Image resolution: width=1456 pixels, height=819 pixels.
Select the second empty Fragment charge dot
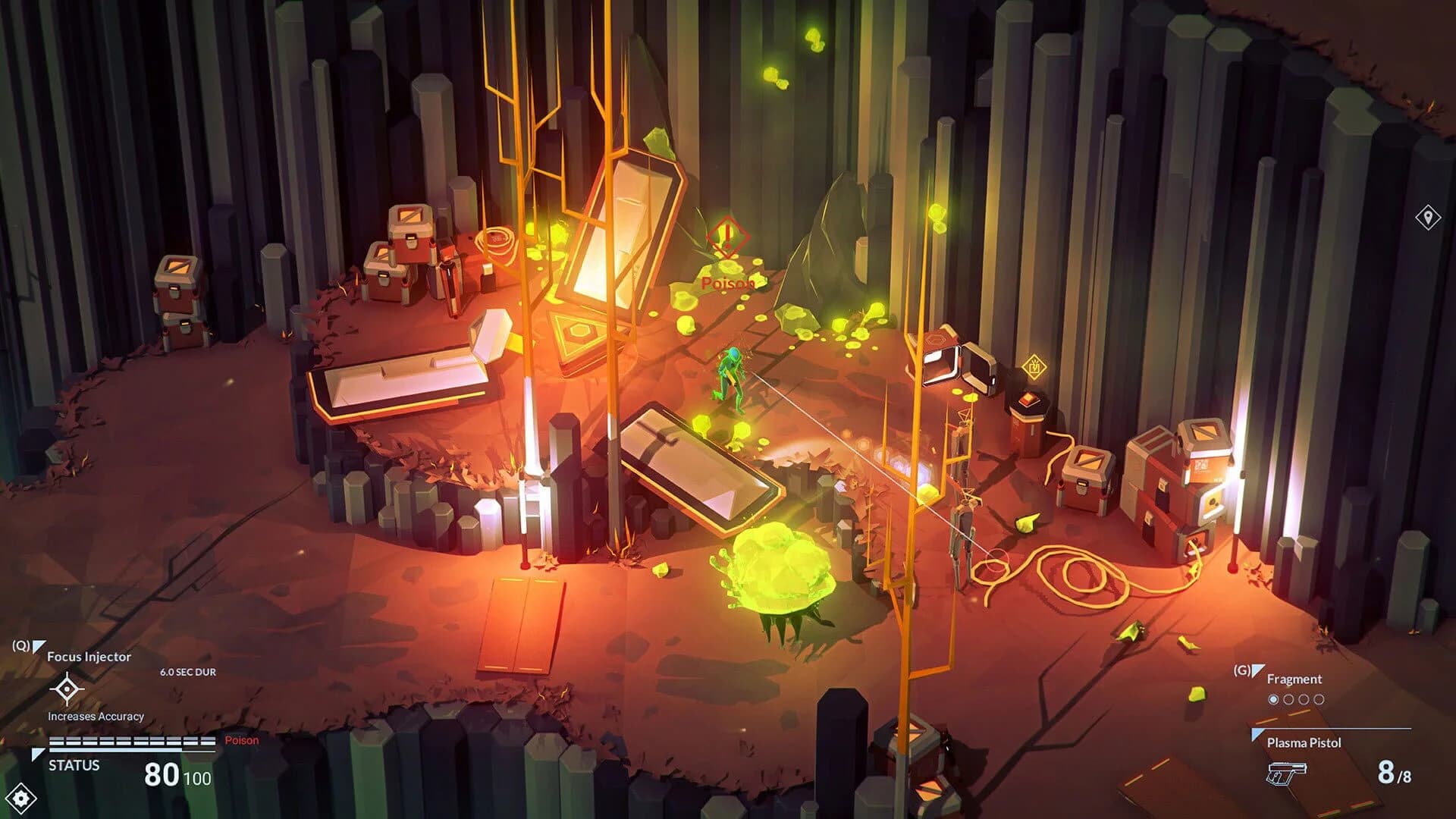coord(1289,698)
